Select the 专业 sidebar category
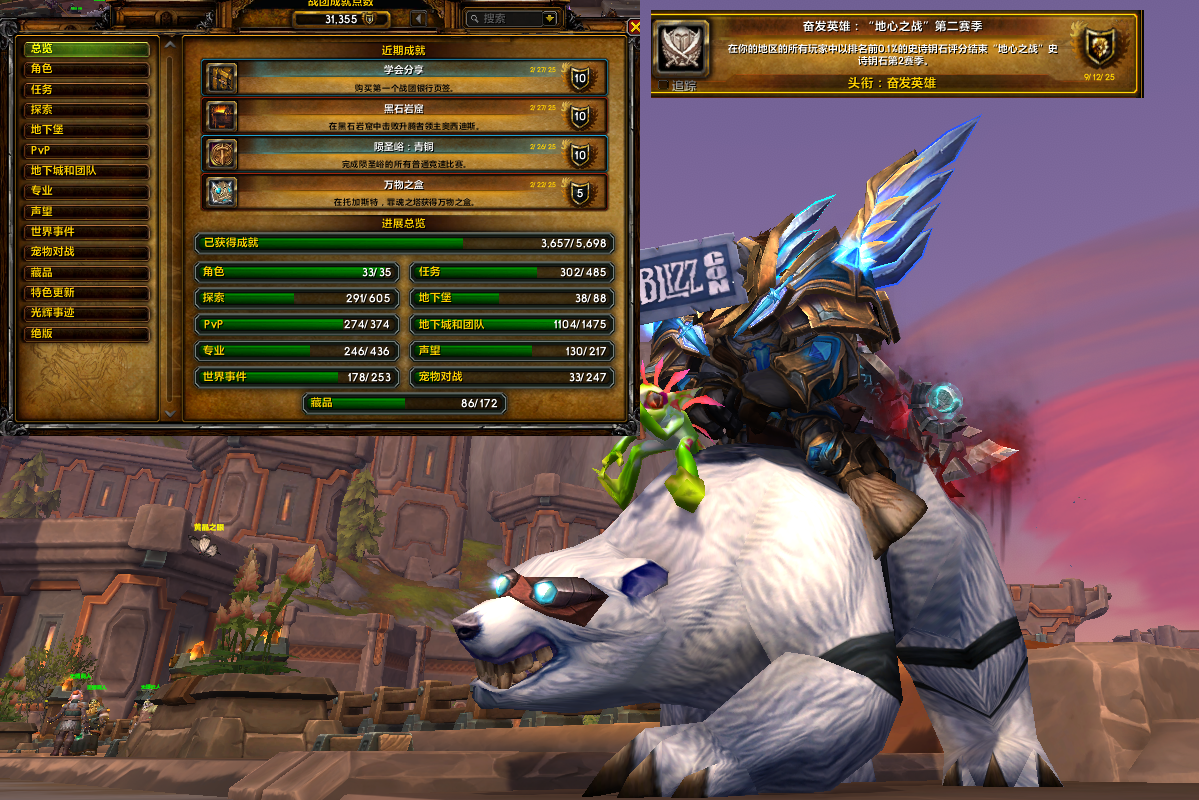Image resolution: width=1199 pixels, height=800 pixels. (x=86, y=191)
